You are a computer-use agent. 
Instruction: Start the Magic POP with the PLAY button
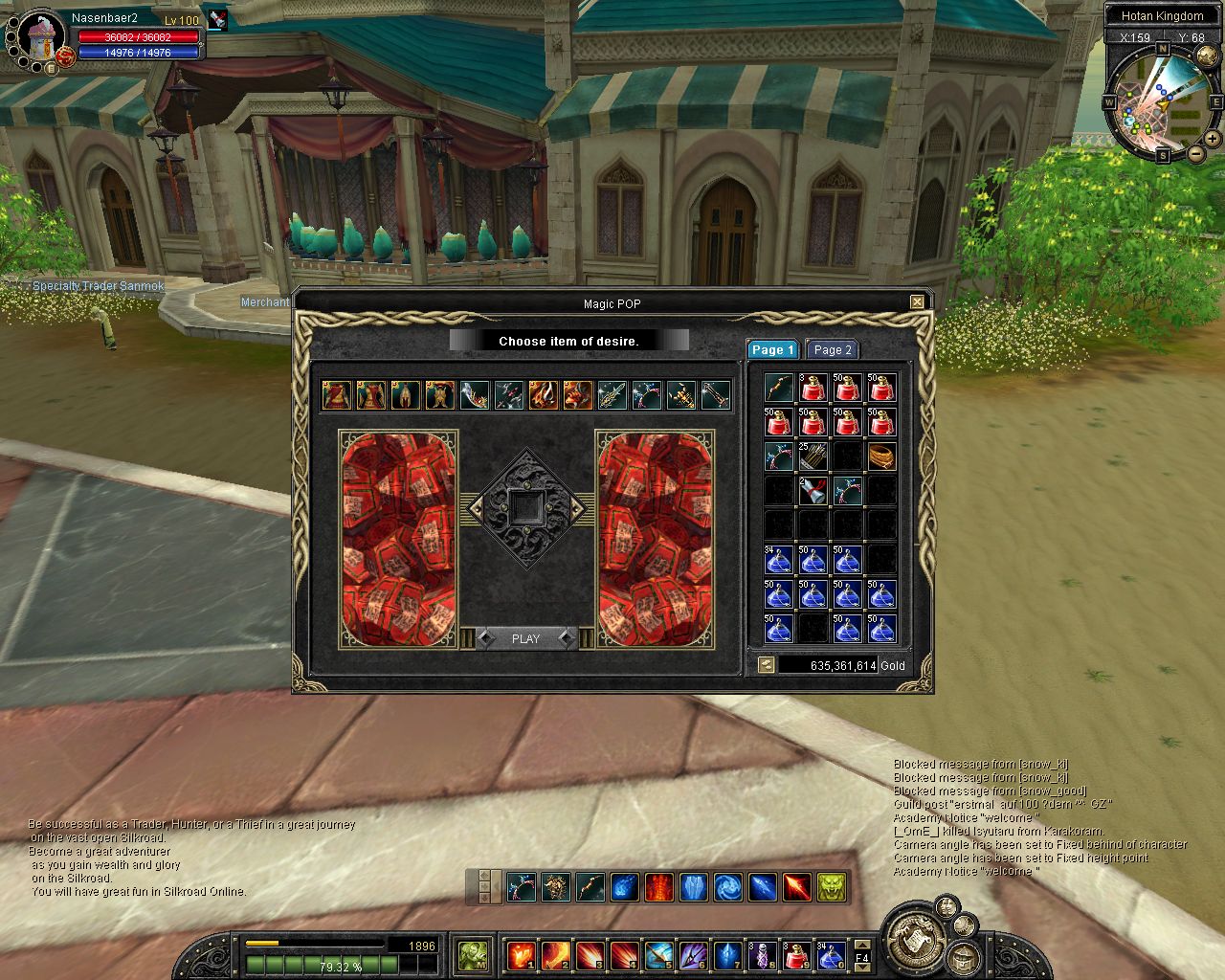click(525, 638)
